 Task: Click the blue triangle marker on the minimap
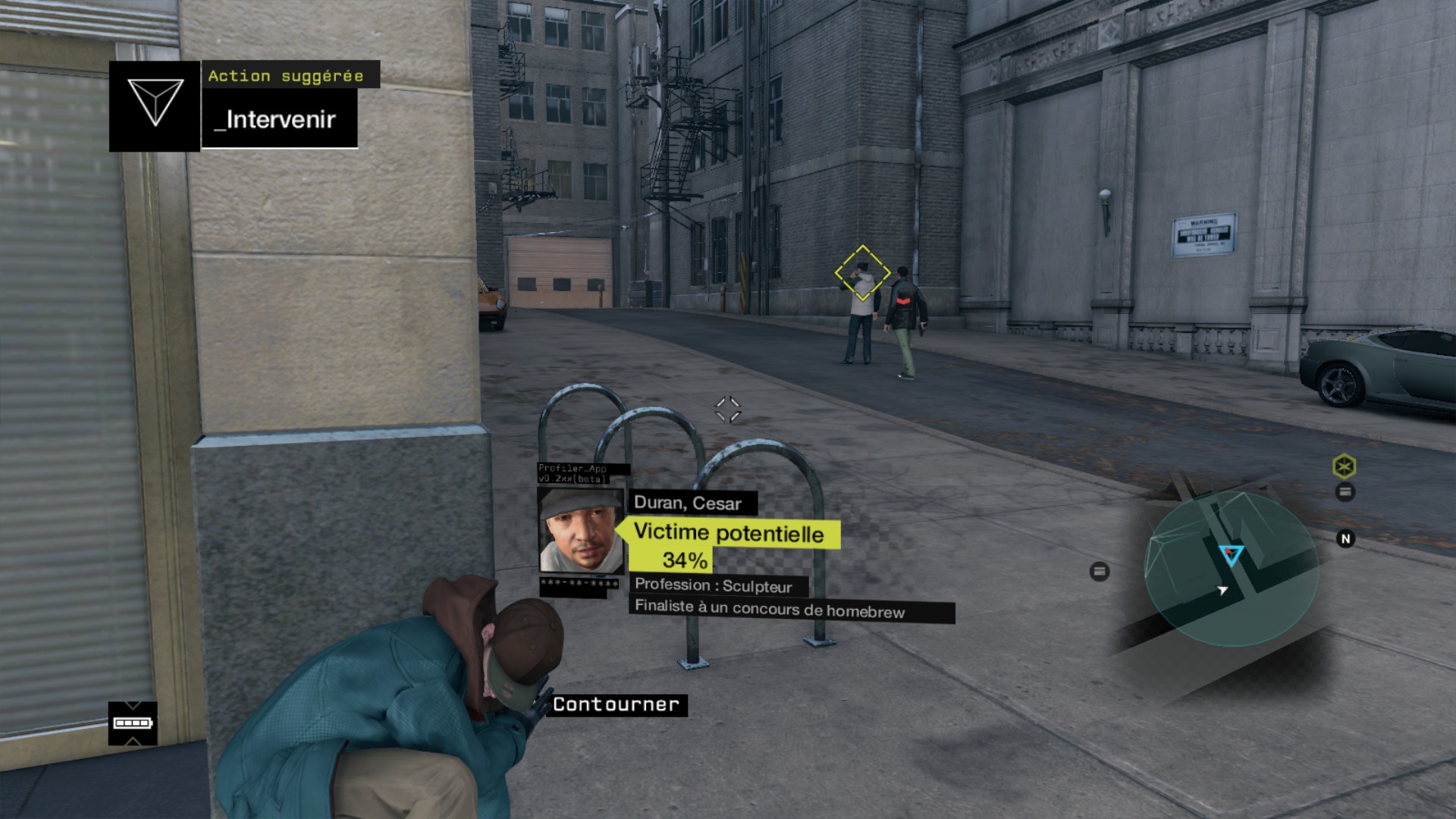(1231, 555)
